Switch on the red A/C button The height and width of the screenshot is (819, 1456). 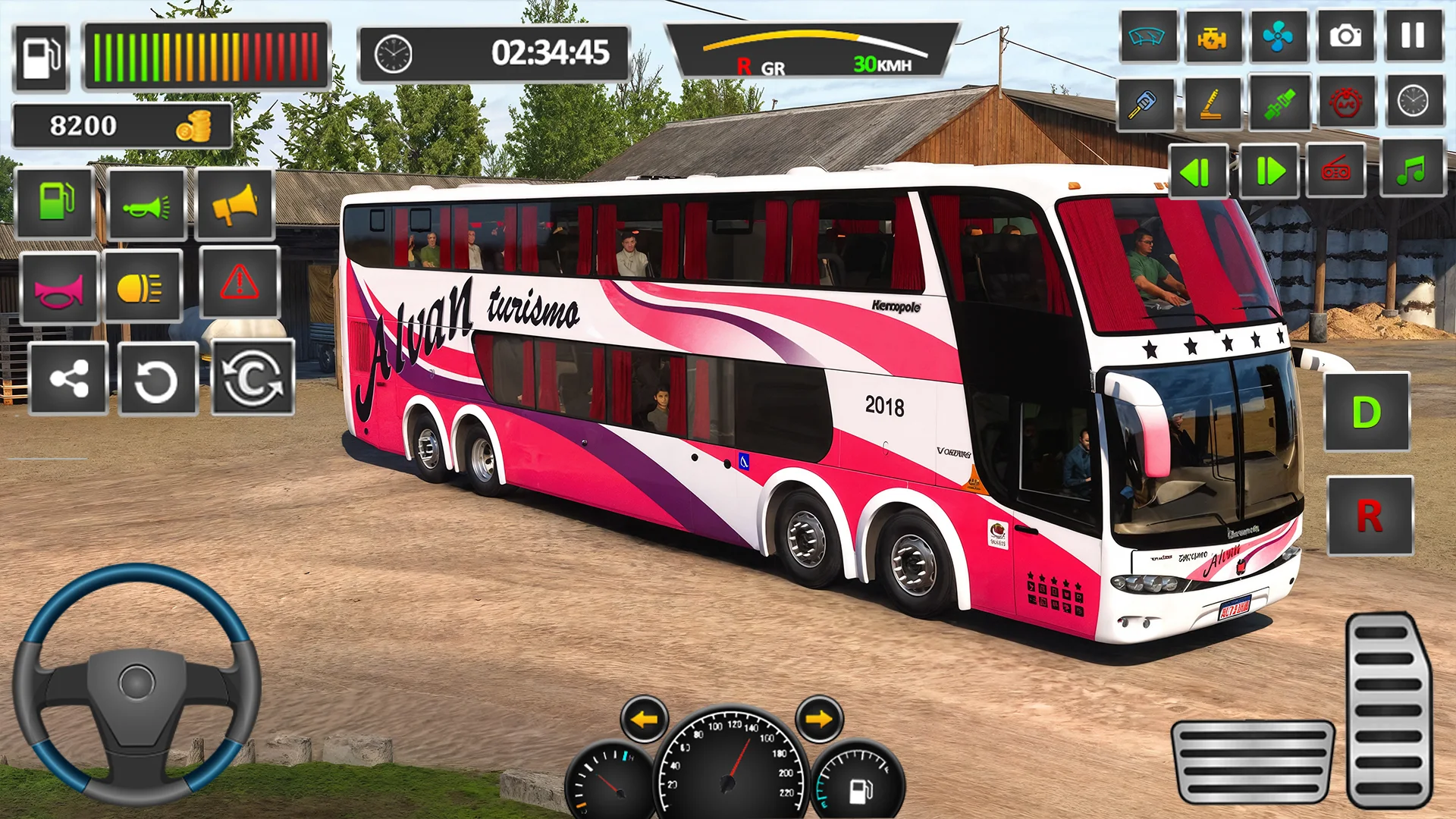1345,102
